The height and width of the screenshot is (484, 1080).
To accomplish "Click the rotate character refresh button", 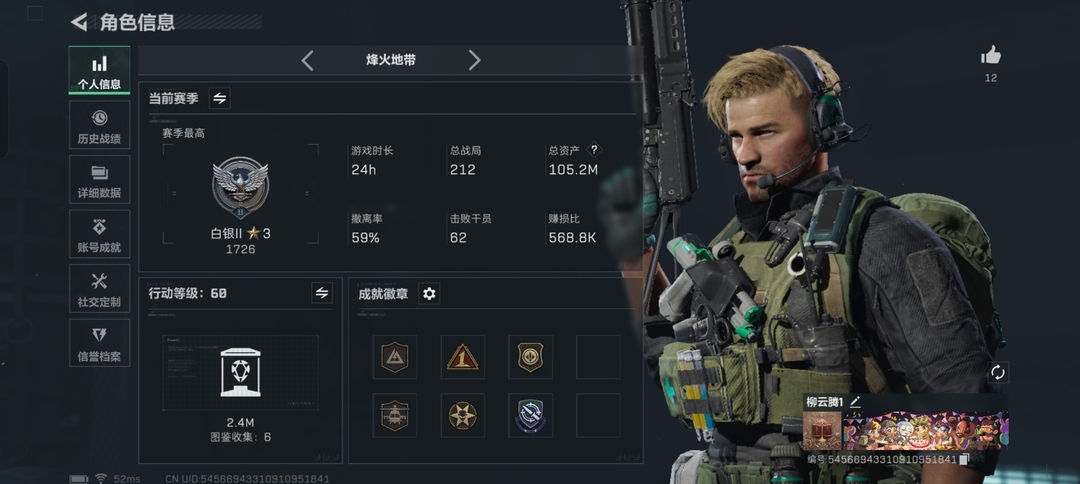I will coord(996,372).
